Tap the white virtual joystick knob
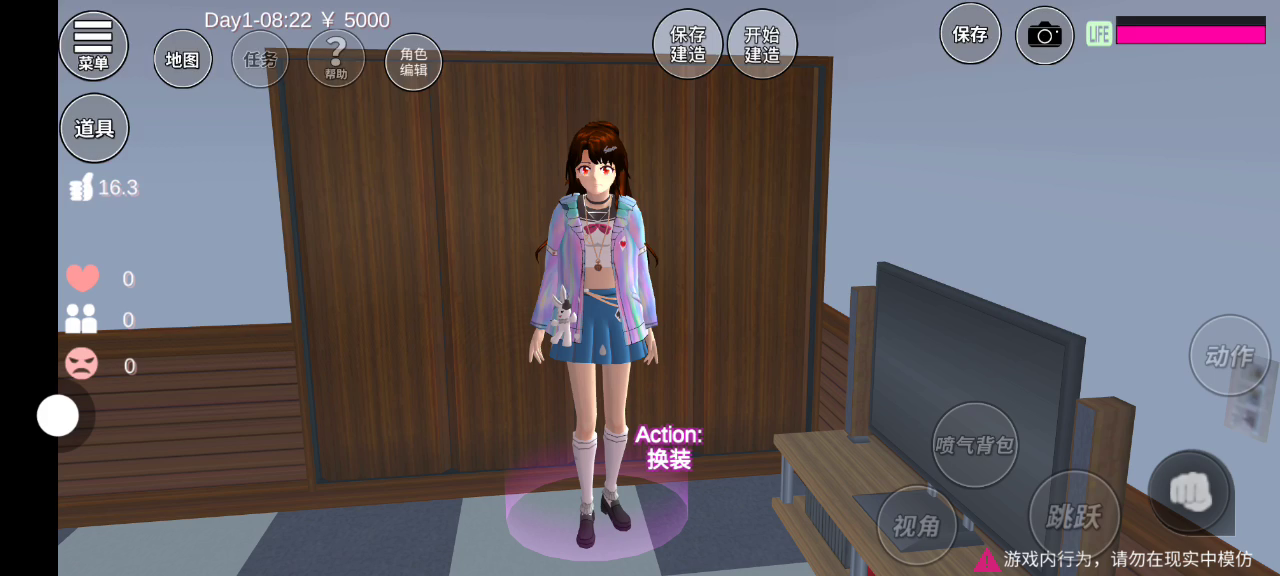 [58, 415]
